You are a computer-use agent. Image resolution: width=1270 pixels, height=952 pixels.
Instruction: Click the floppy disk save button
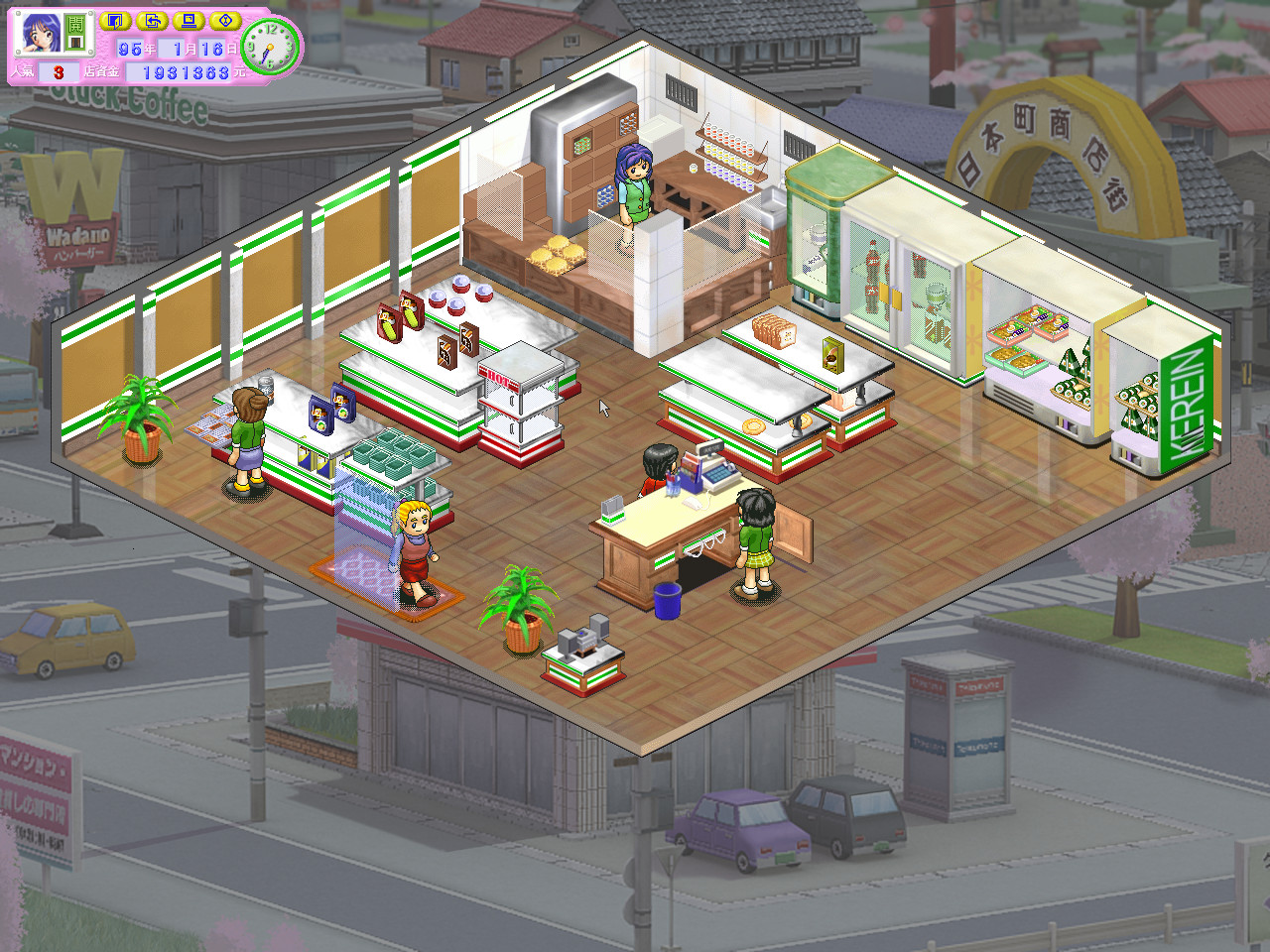pos(190,21)
